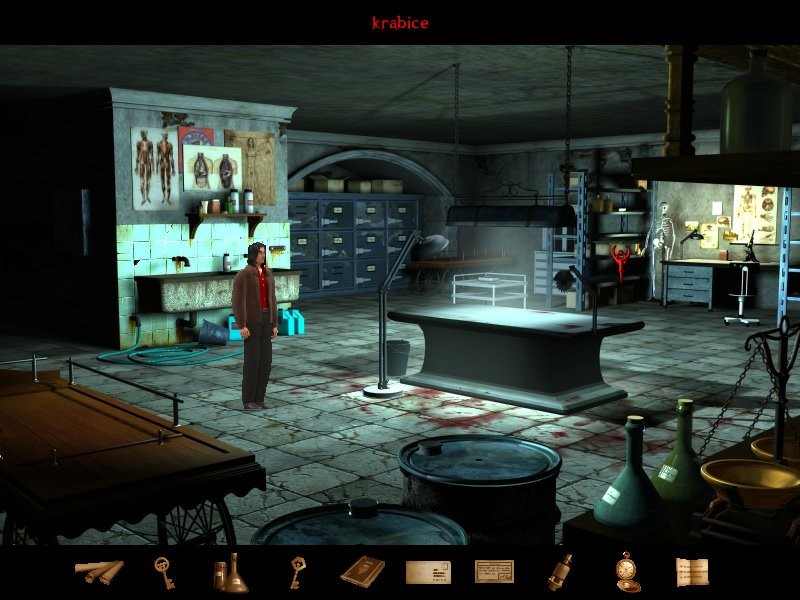
Task: Pick the round-headed key from inventory
Action: pyautogui.click(x=164, y=572)
